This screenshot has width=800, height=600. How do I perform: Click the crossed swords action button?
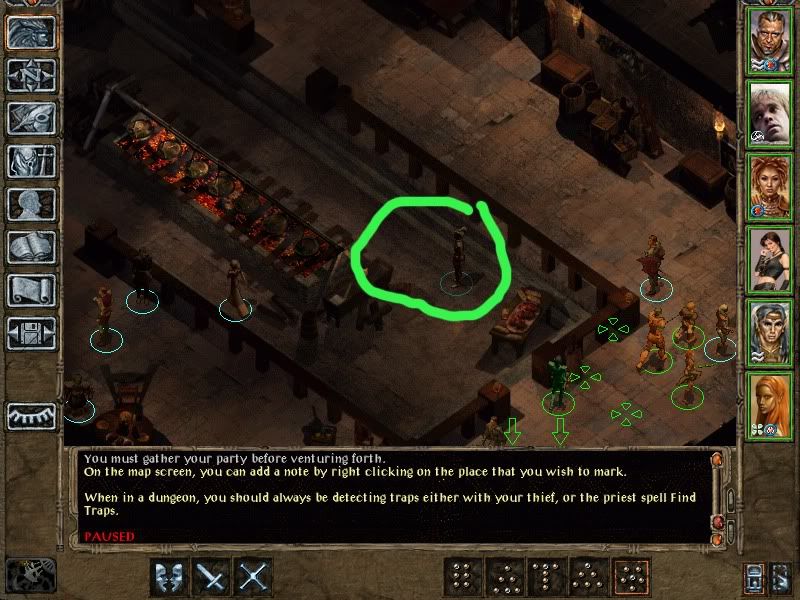255,577
